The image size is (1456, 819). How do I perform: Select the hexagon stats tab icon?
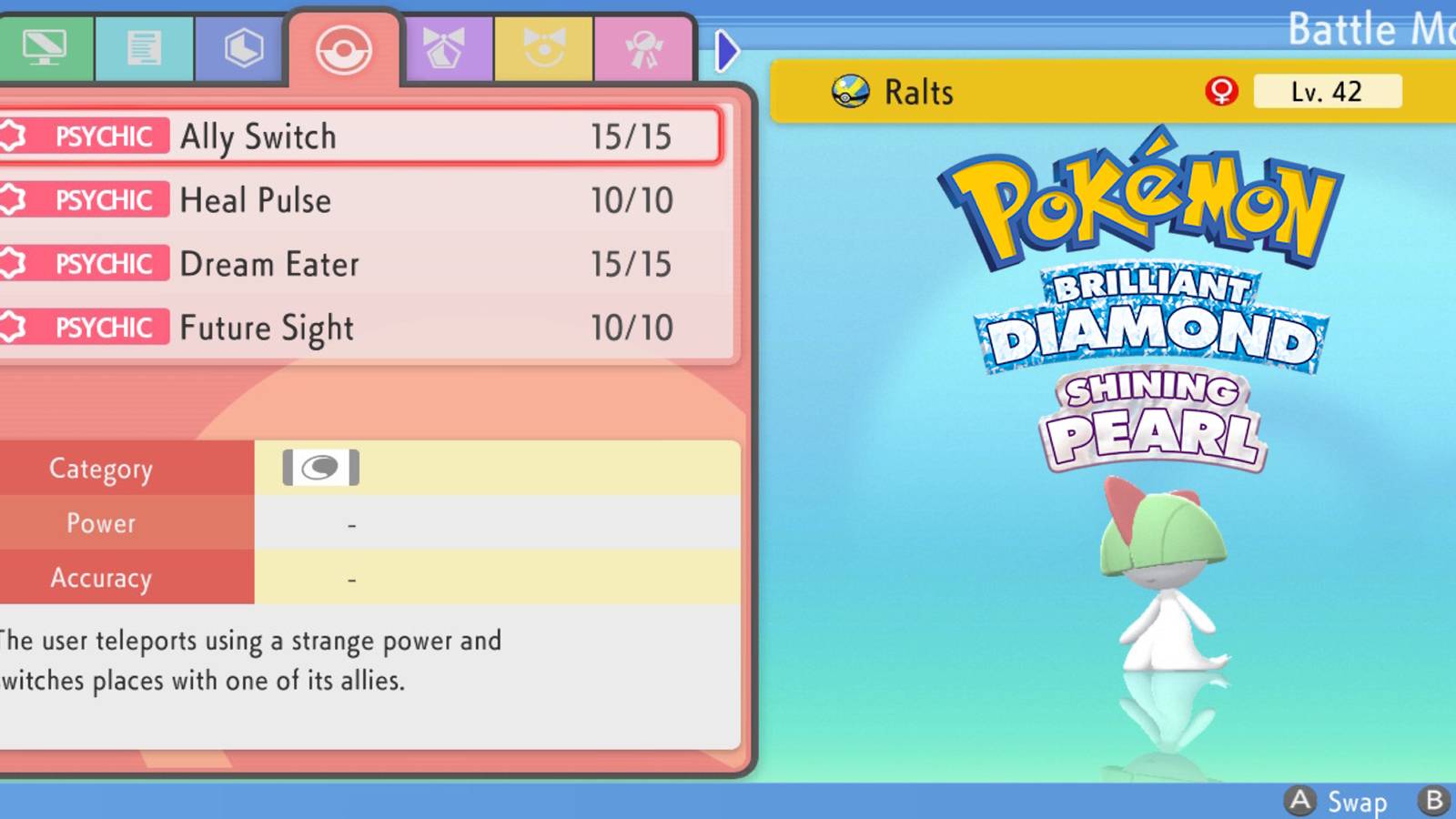click(x=241, y=46)
